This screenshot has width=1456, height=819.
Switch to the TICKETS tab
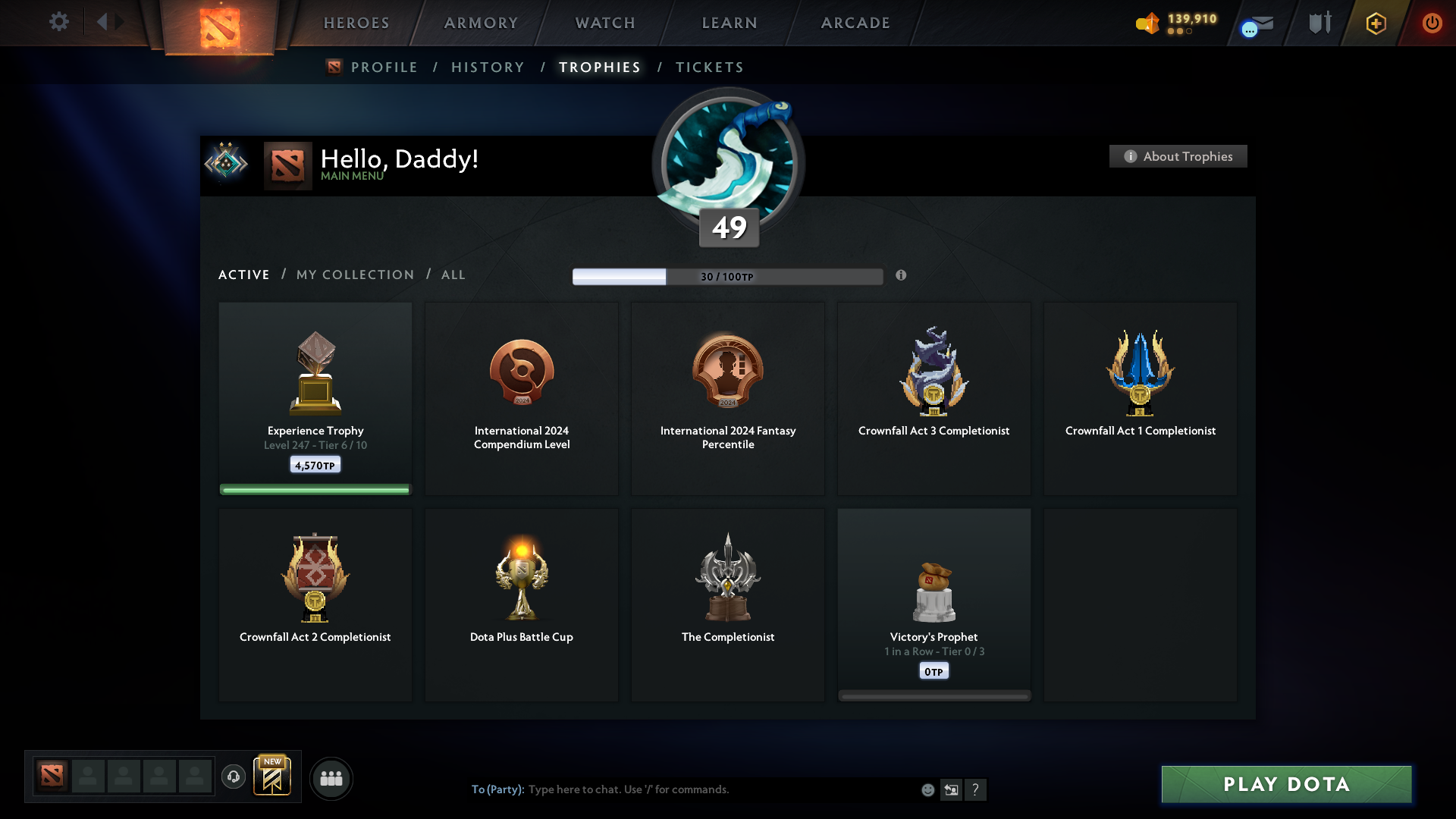click(x=709, y=67)
